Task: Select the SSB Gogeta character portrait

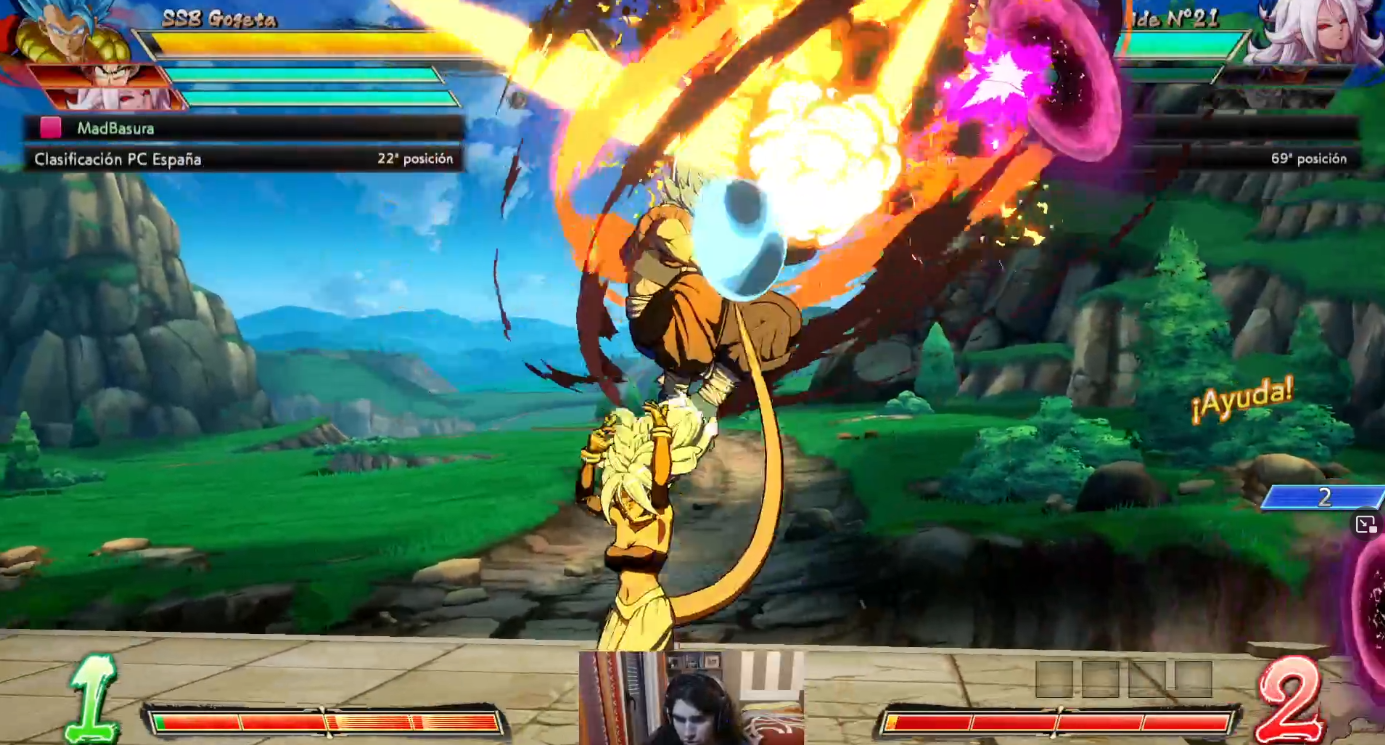Action: point(70,32)
